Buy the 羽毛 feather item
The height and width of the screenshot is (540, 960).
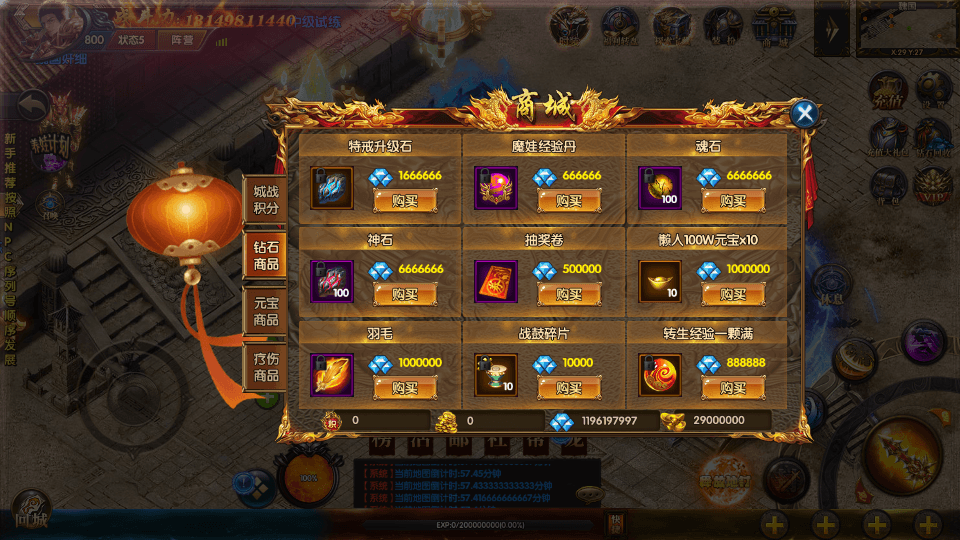(404, 388)
